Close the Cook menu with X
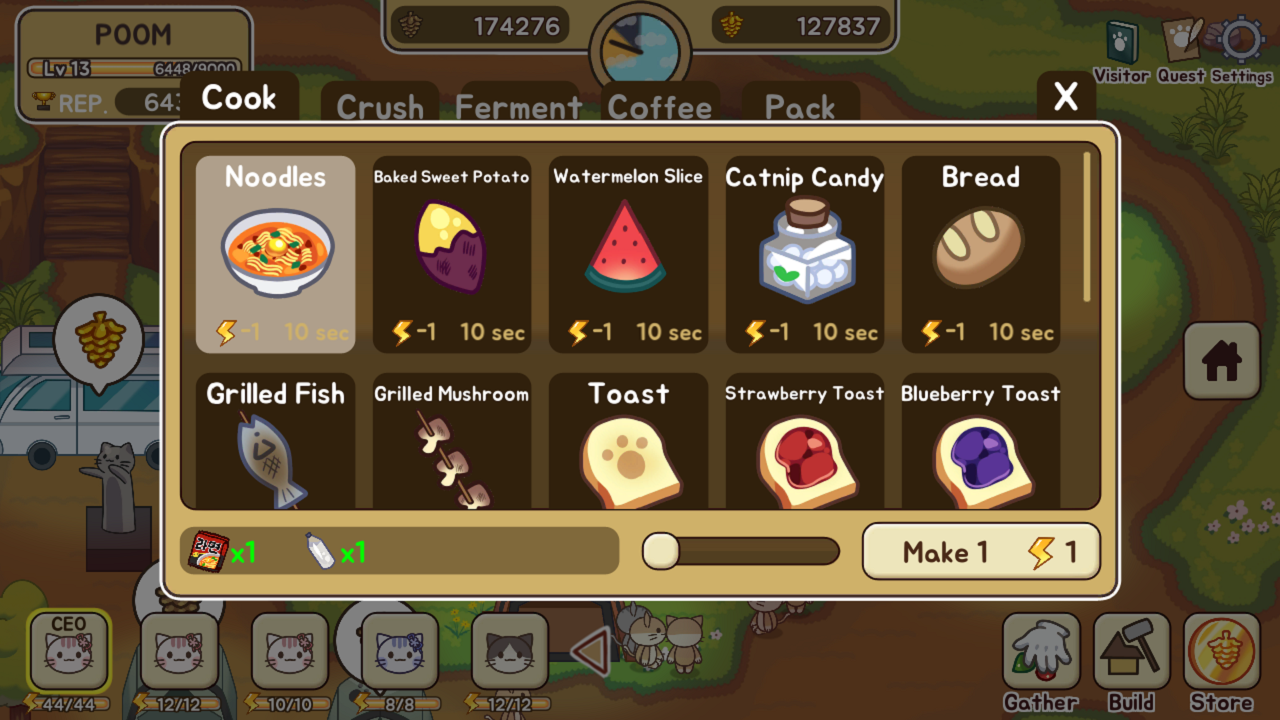Image resolution: width=1280 pixels, height=720 pixels. click(x=1066, y=97)
